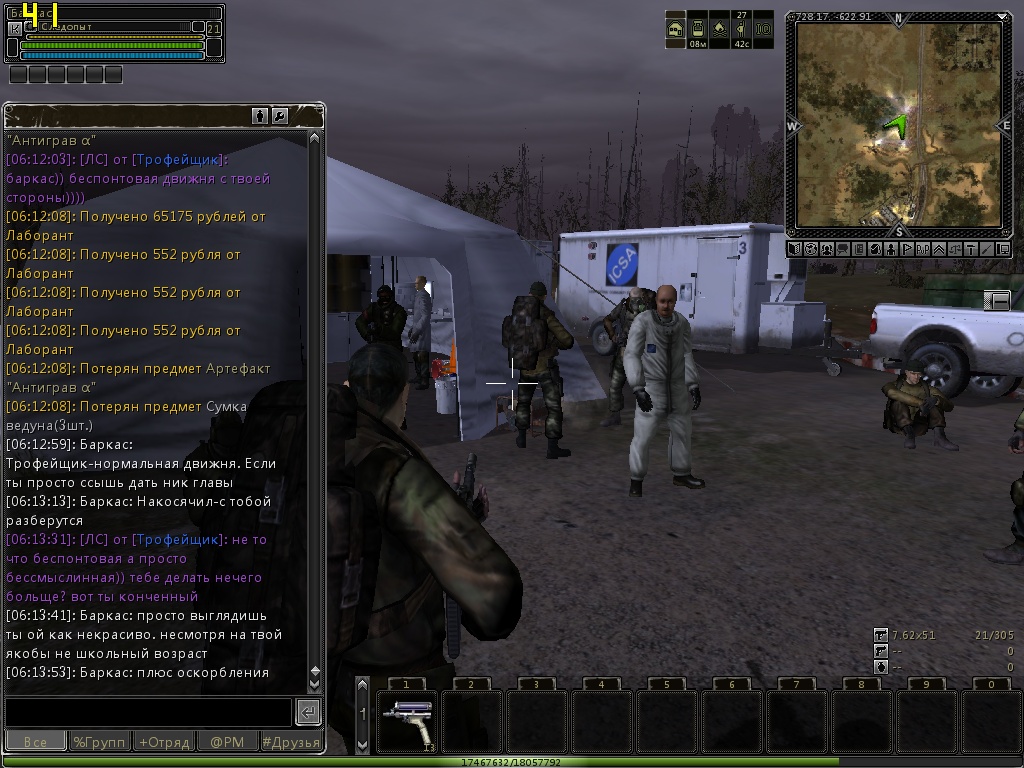Open the book icon under the minimap
Image resolution: width=1024 pixels, height=768 pixels.
(793, 249)
